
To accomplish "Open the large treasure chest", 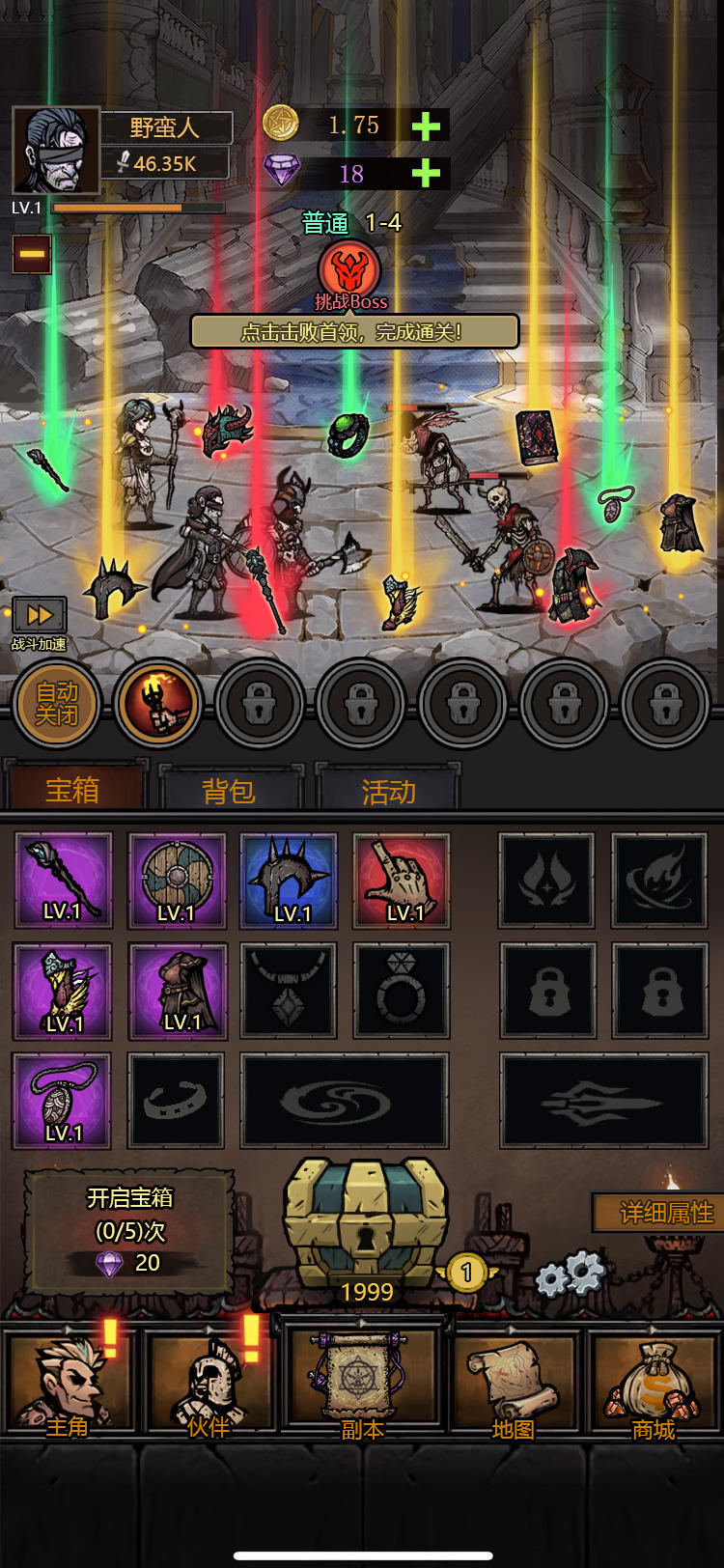I will coord(365,1224).
